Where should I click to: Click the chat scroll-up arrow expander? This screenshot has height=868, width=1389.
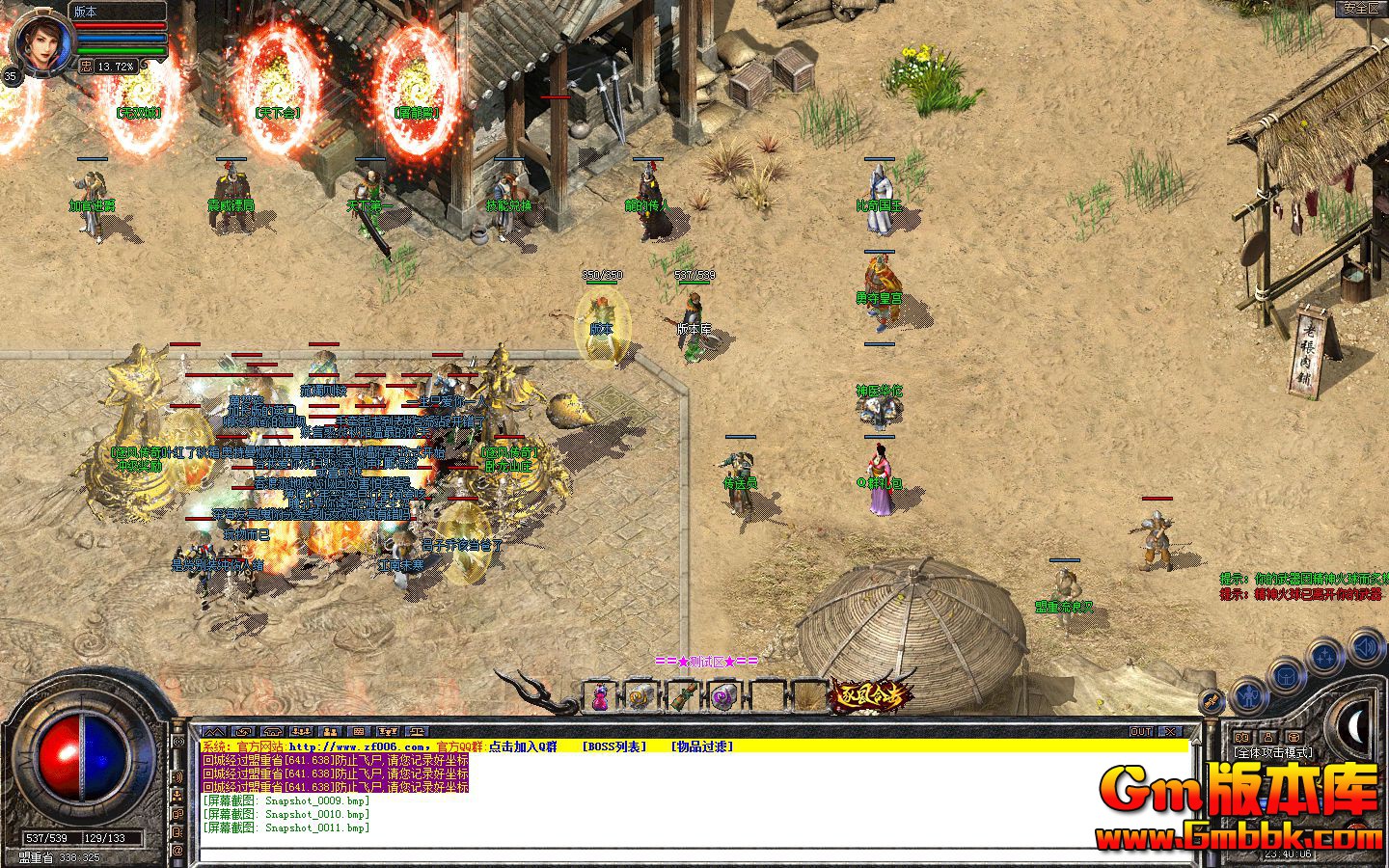(x=213, y=731)
